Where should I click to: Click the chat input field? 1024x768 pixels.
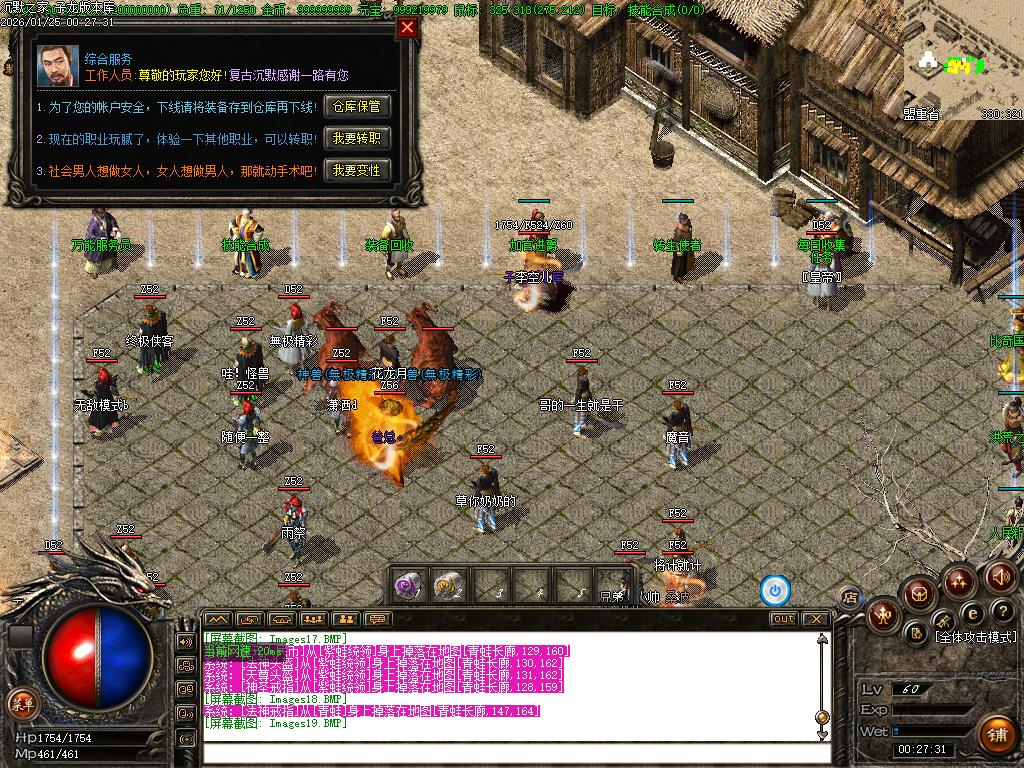point(510,752)
